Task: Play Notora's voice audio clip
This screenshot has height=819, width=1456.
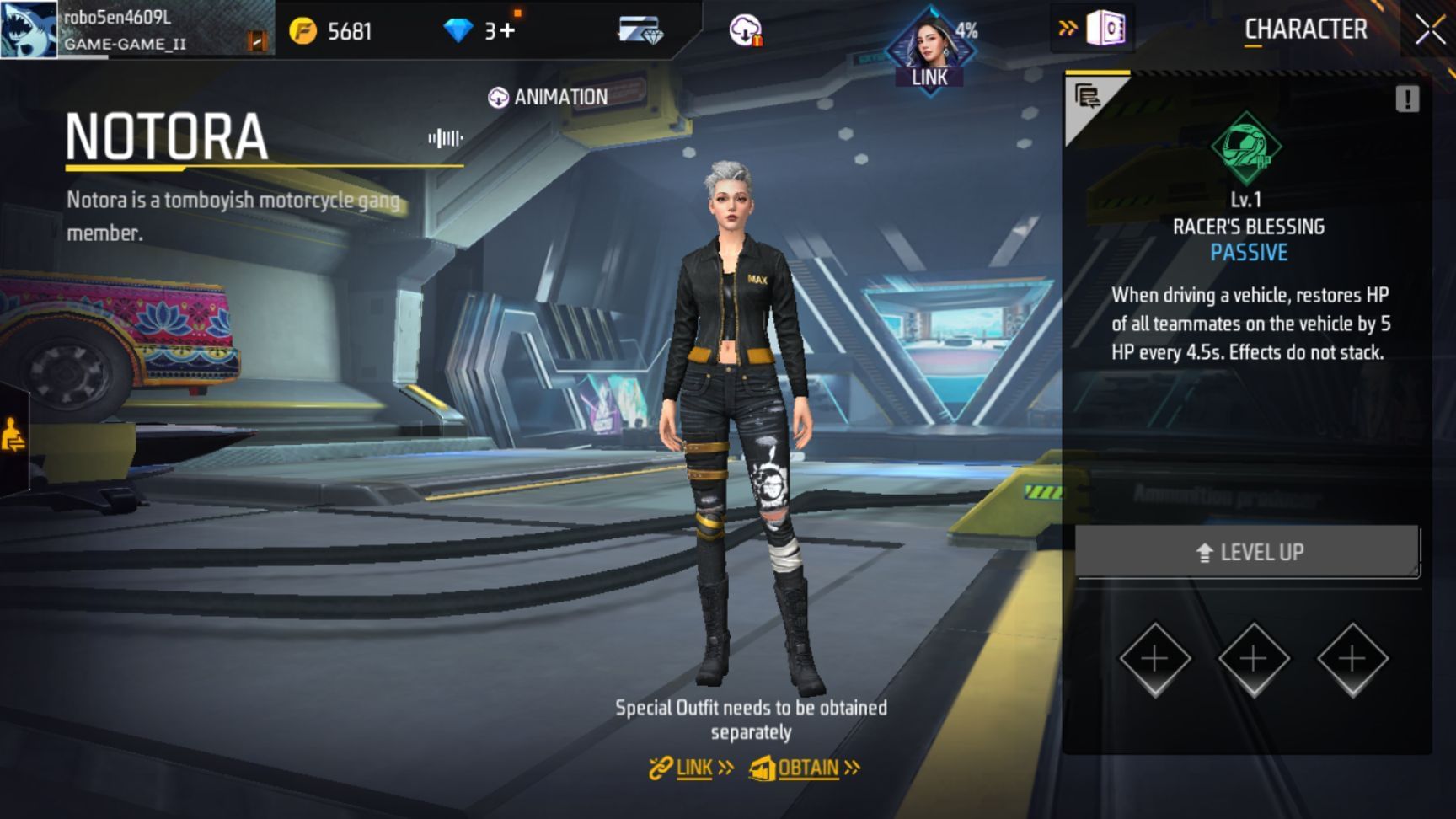Action: 445,138
